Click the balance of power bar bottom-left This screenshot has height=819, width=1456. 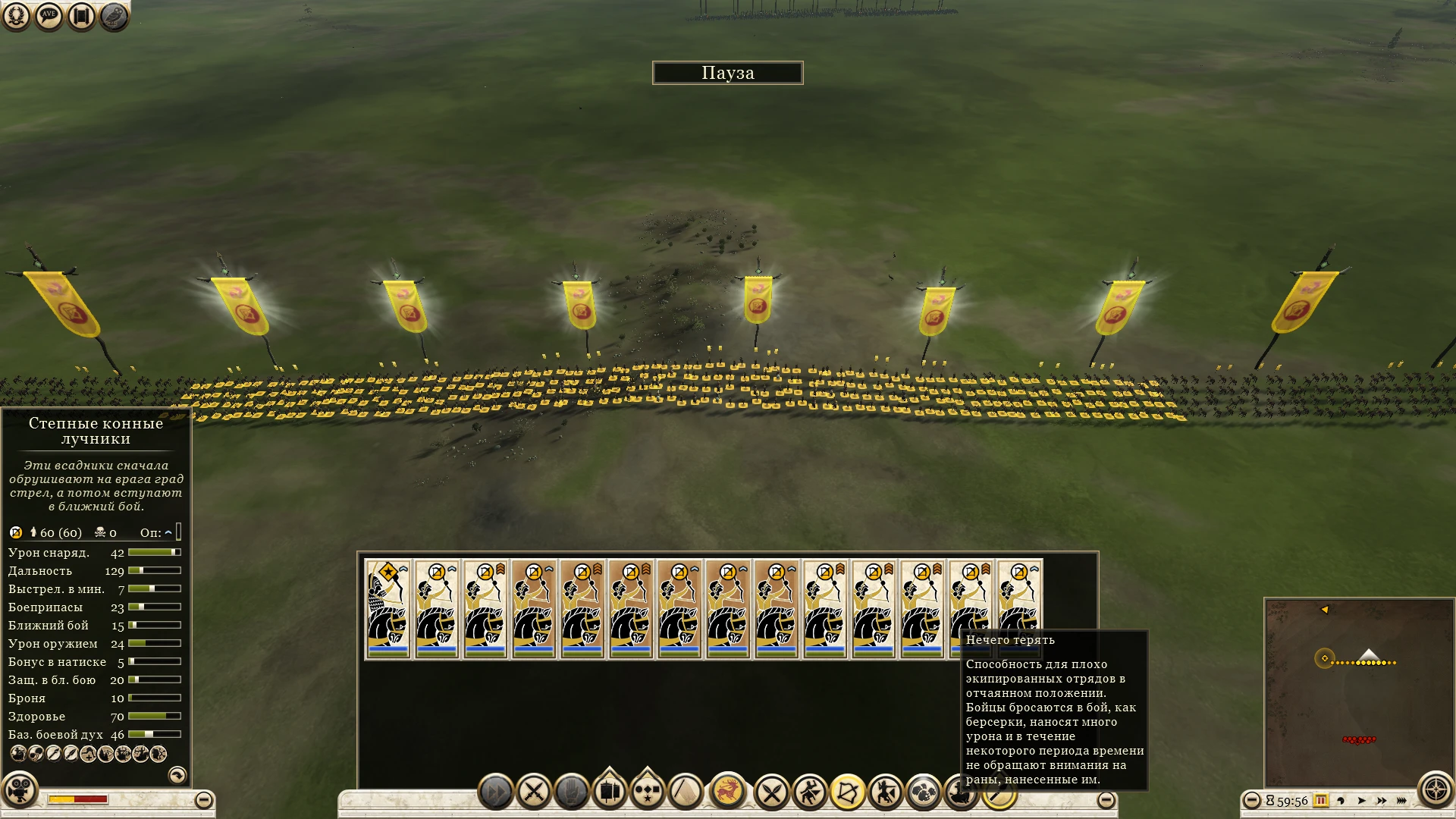click(80, 798)
